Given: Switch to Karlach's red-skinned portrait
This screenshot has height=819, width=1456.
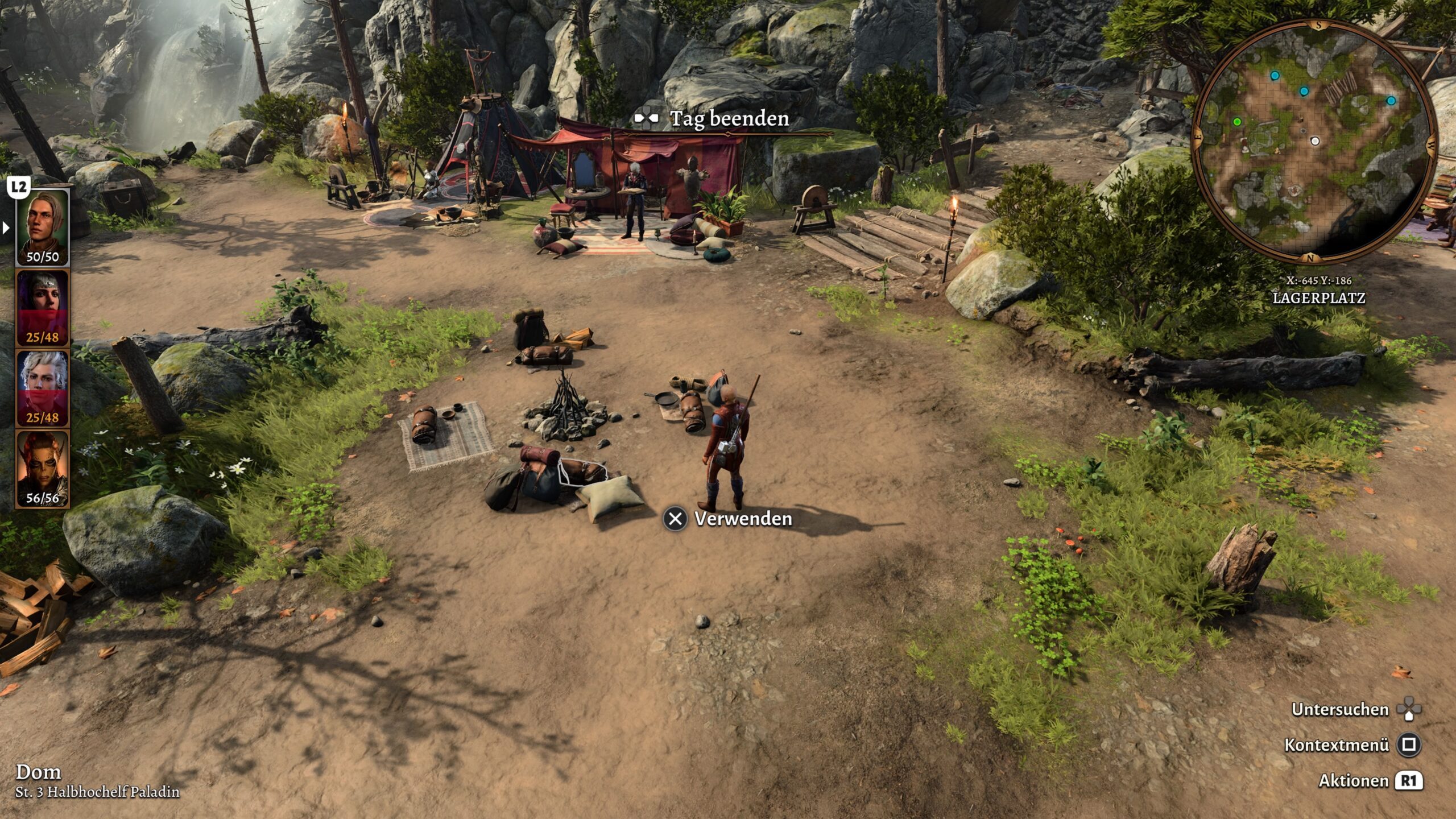Looking at the screenshot, I should (x=42, y=468).
